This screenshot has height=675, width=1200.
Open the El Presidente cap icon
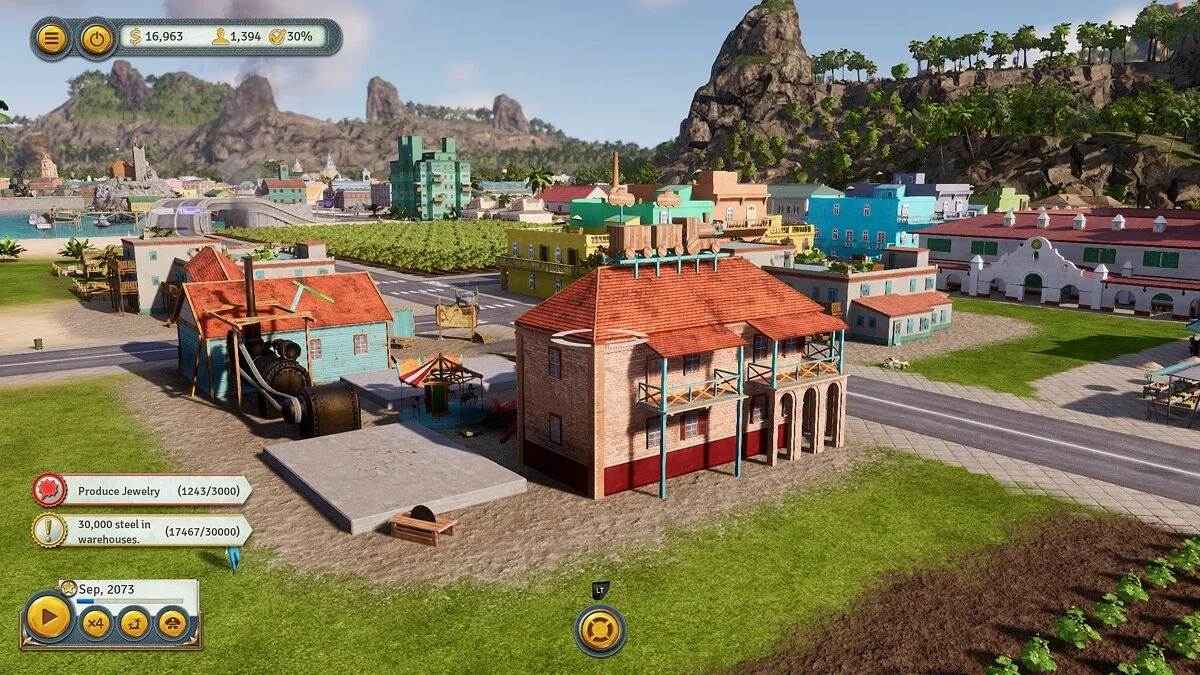point(172,624)
